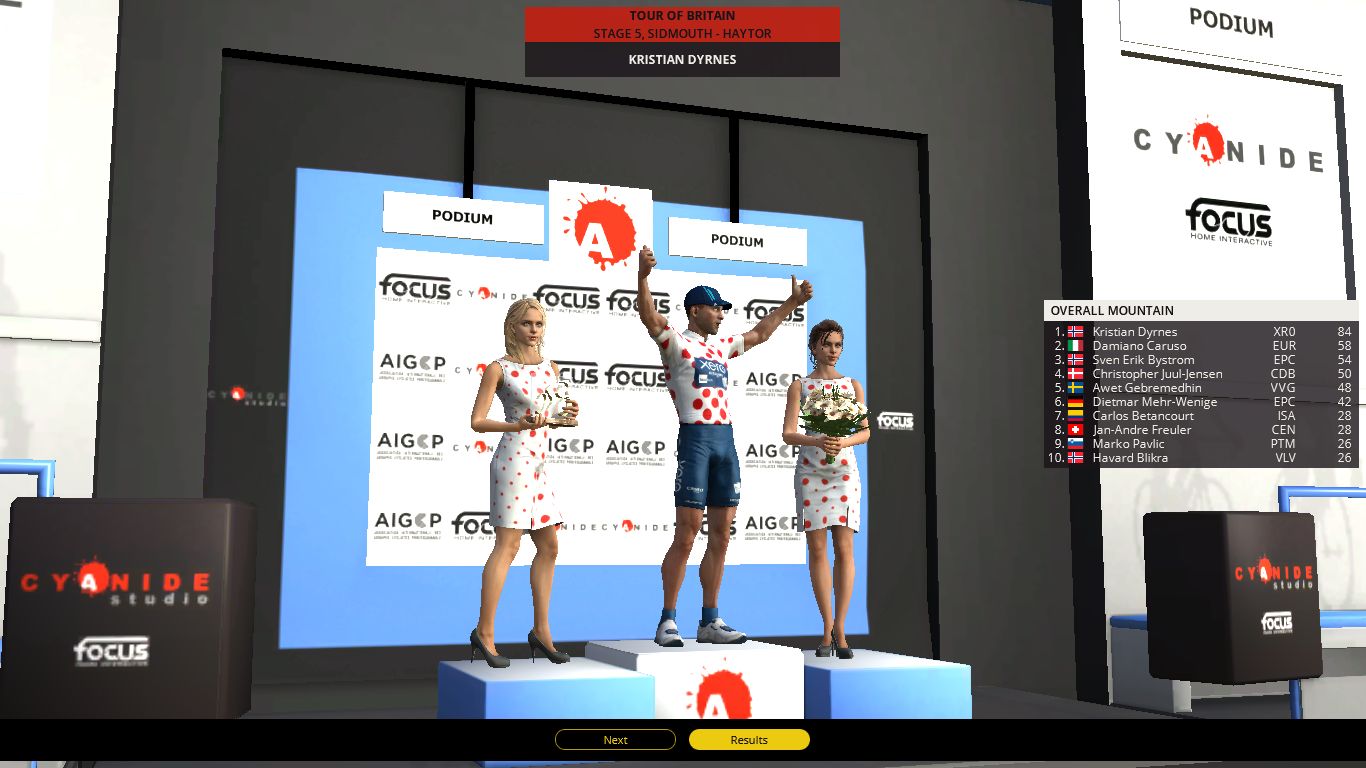The image size is (1366, 768).
Task: Click the KRISTIAN DYRNES name banner at top
Action: (681, 59)
